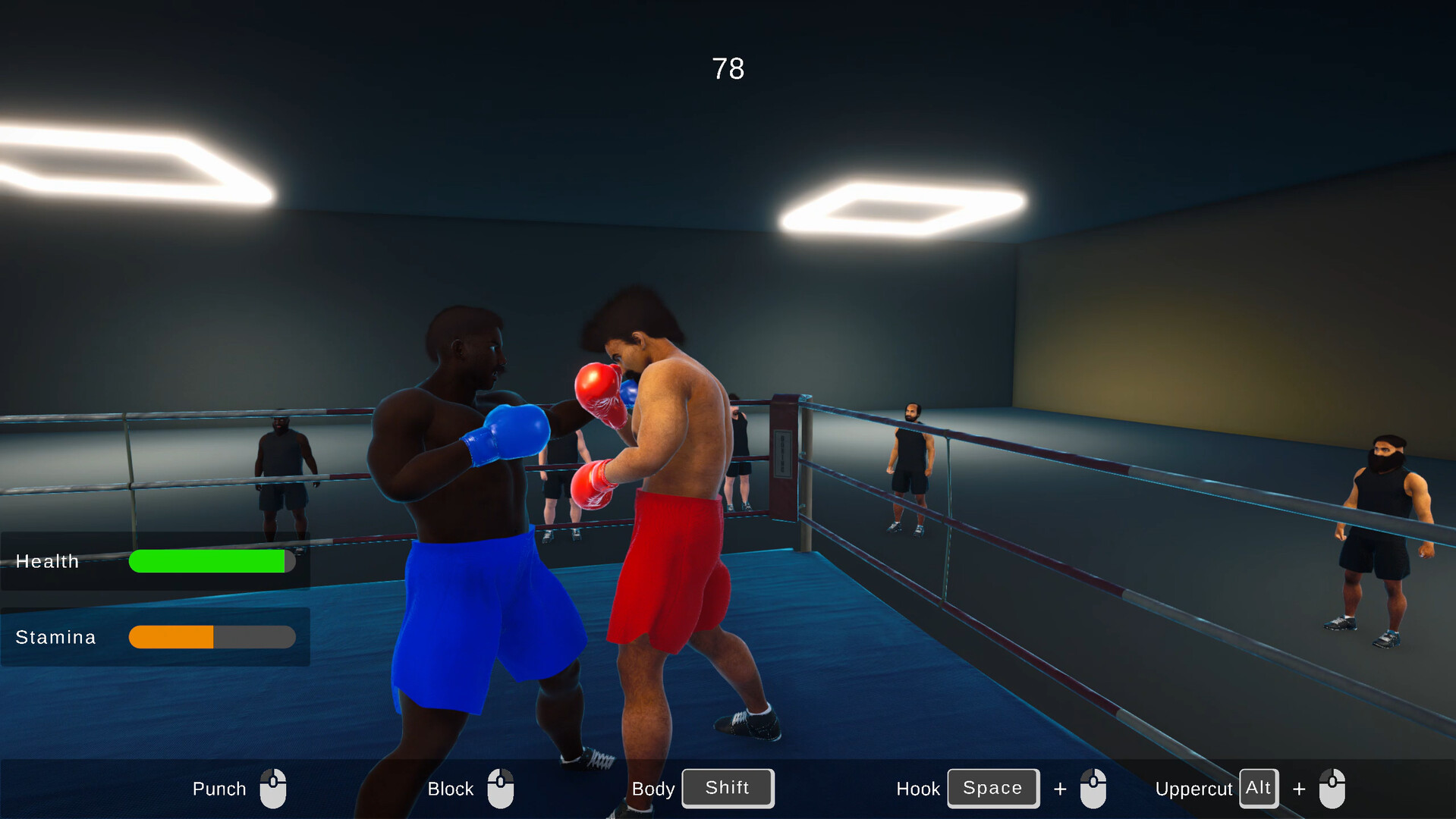Click the Space key badge beside Hook
Viewport: 1456px width, 819px height.
pyautogui.click(x=992, y=788)
